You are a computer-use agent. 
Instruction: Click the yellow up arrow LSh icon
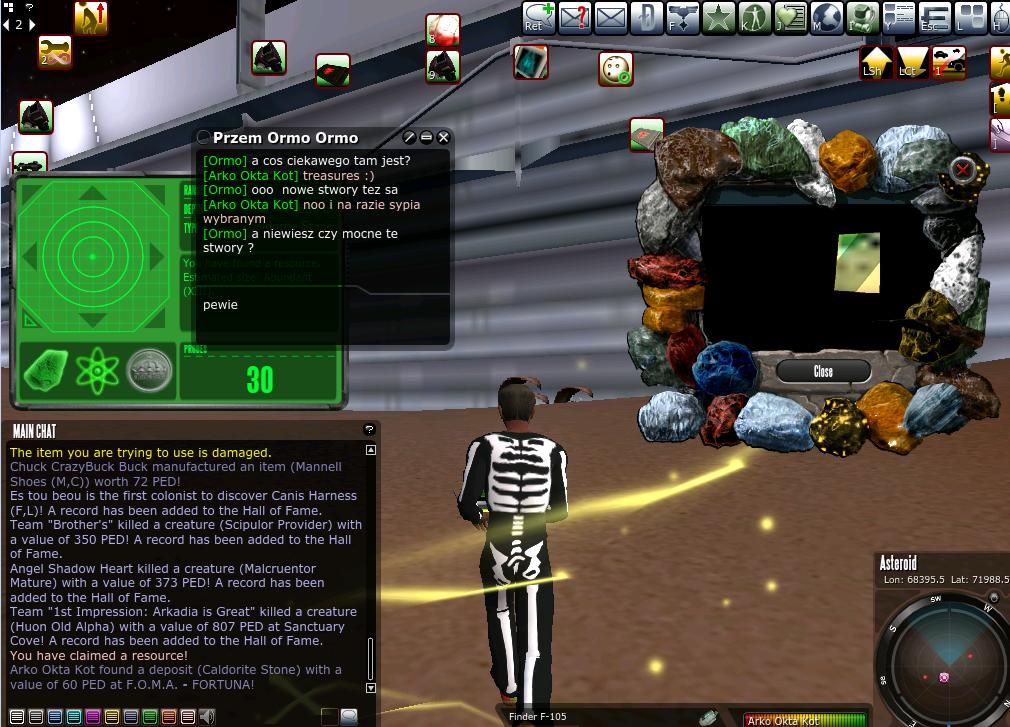pyautogui.click(x=876, y=61)
